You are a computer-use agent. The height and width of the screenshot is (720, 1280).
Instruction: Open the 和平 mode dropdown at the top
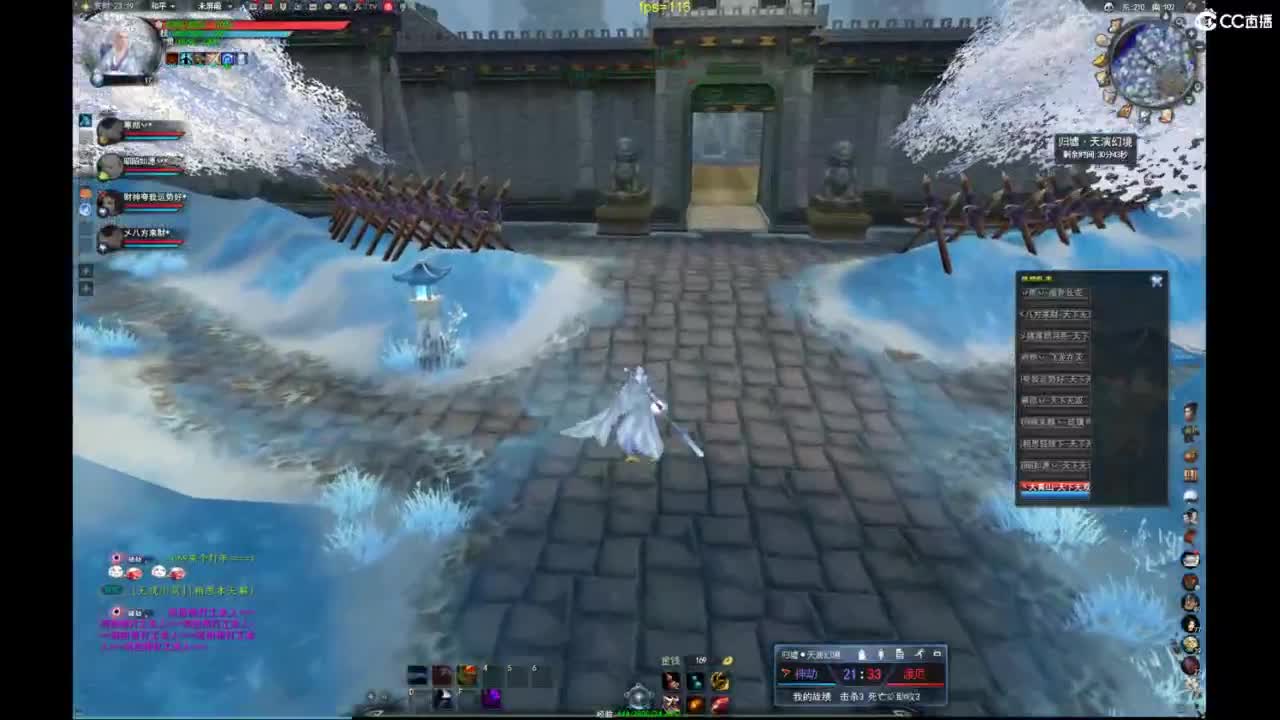pyautogui.click(x=158, y=7)
